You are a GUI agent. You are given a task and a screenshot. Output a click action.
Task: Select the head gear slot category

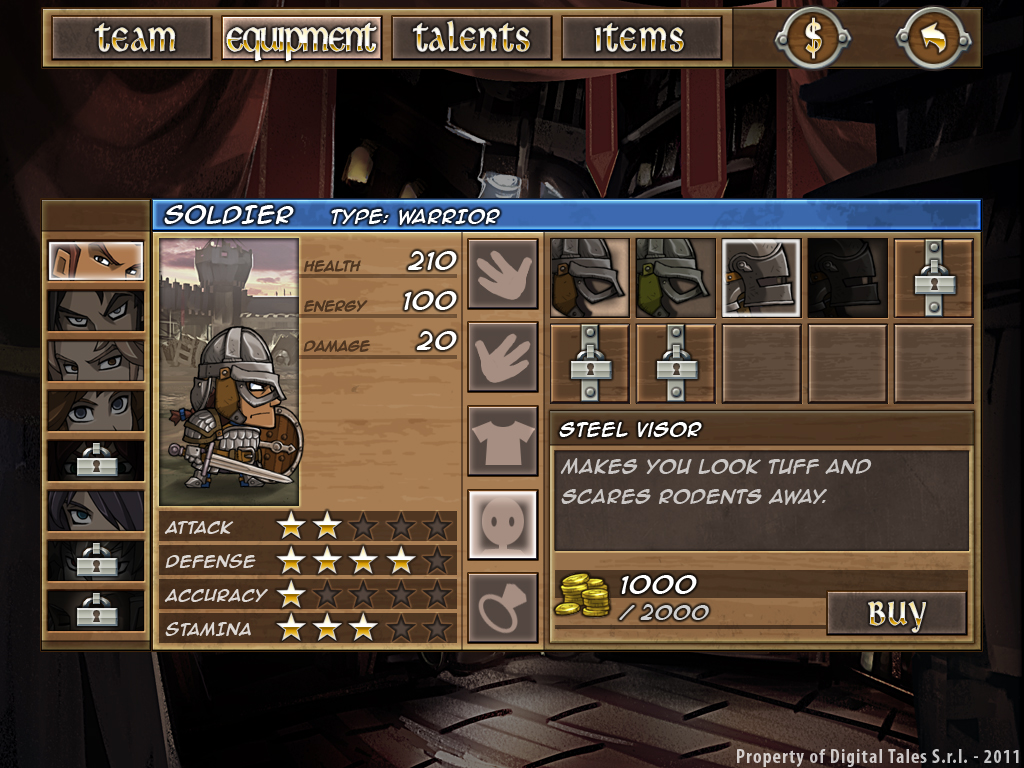pos(502,524)
